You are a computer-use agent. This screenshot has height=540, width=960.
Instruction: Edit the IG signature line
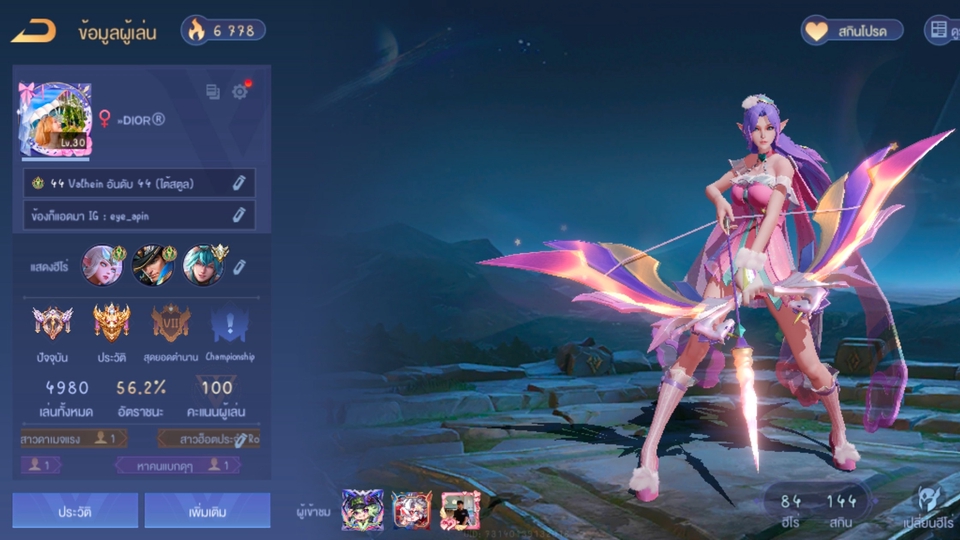tap(239, 214)
